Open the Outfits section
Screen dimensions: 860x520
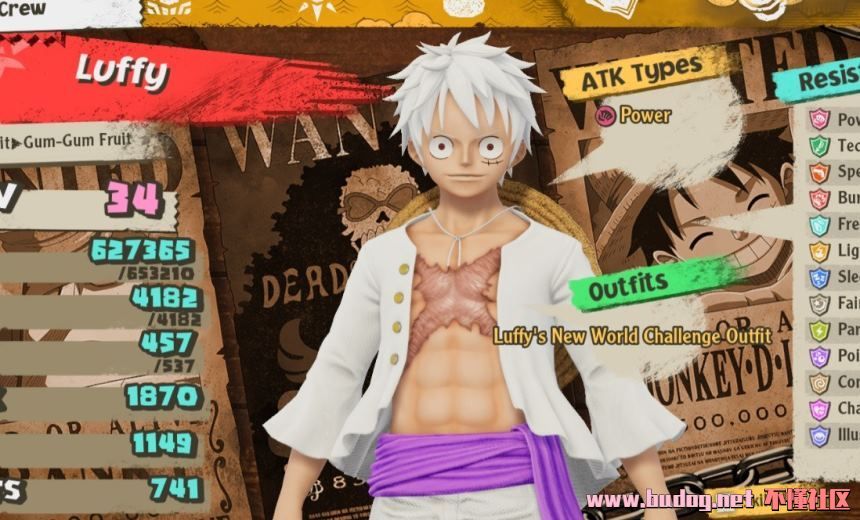(630, 289)
